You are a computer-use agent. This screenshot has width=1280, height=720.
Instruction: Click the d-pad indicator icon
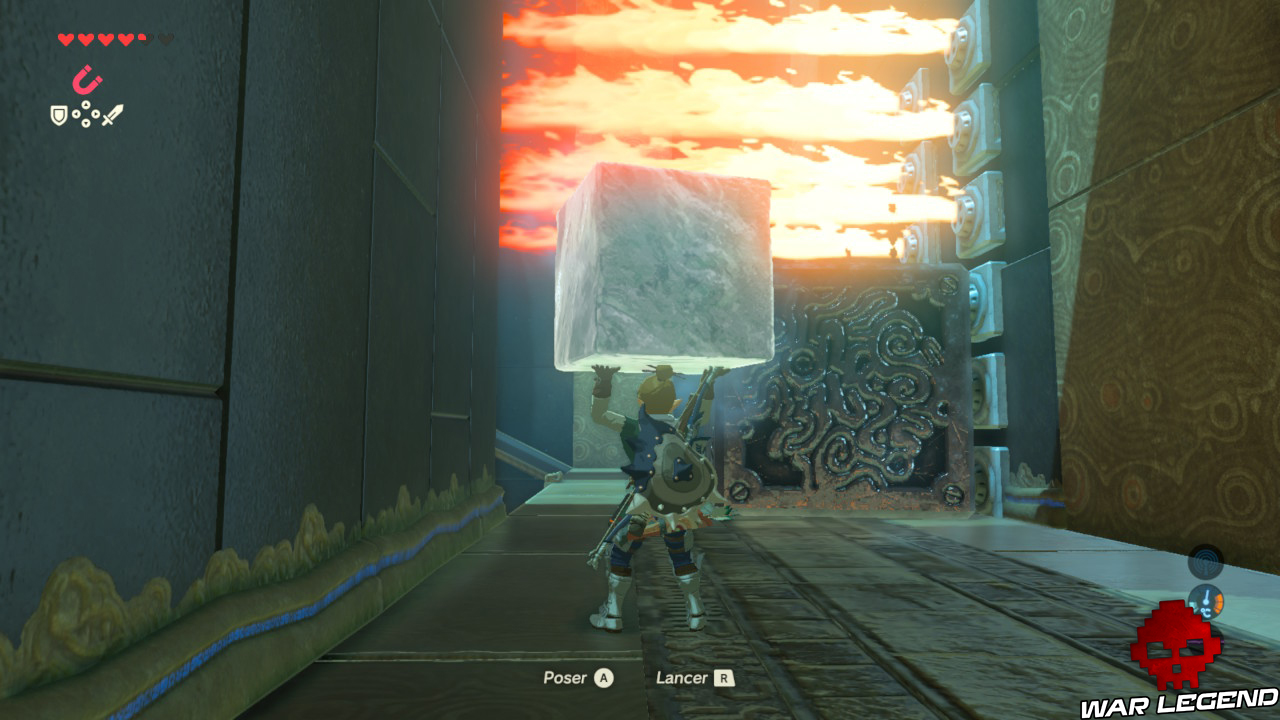point(85,114)
